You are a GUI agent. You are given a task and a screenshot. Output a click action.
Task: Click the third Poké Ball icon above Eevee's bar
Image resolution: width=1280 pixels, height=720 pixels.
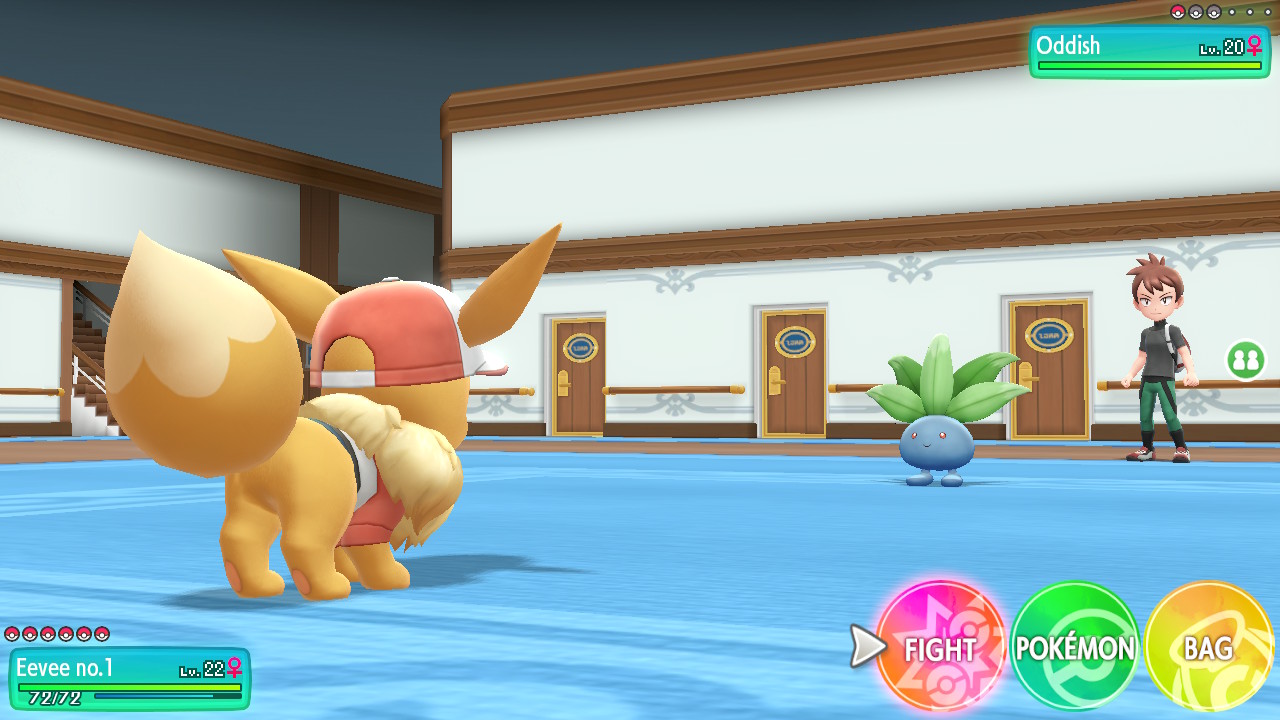[x=47, y=634]
